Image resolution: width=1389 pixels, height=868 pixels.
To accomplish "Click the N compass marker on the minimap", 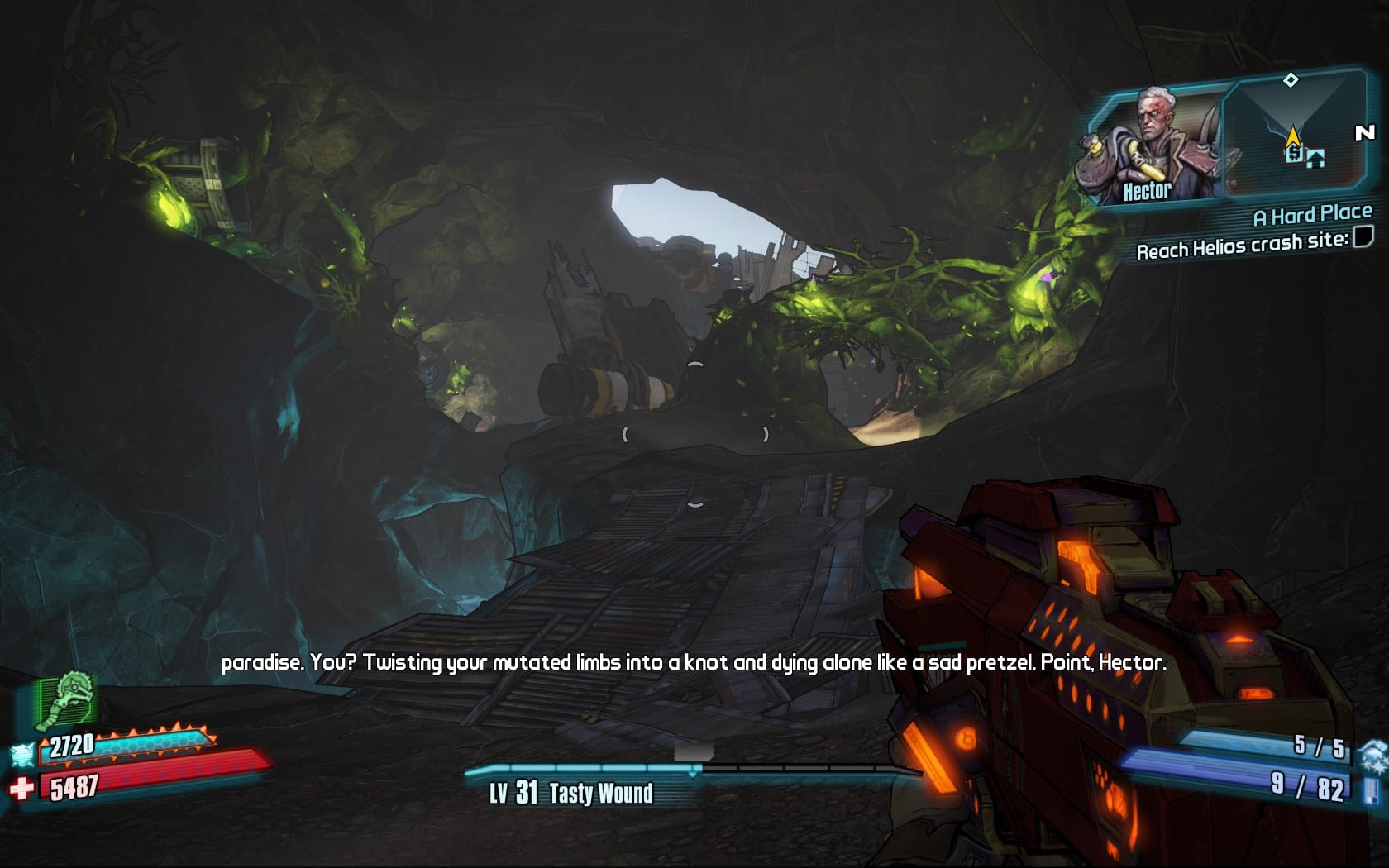I will (1364, 132).
